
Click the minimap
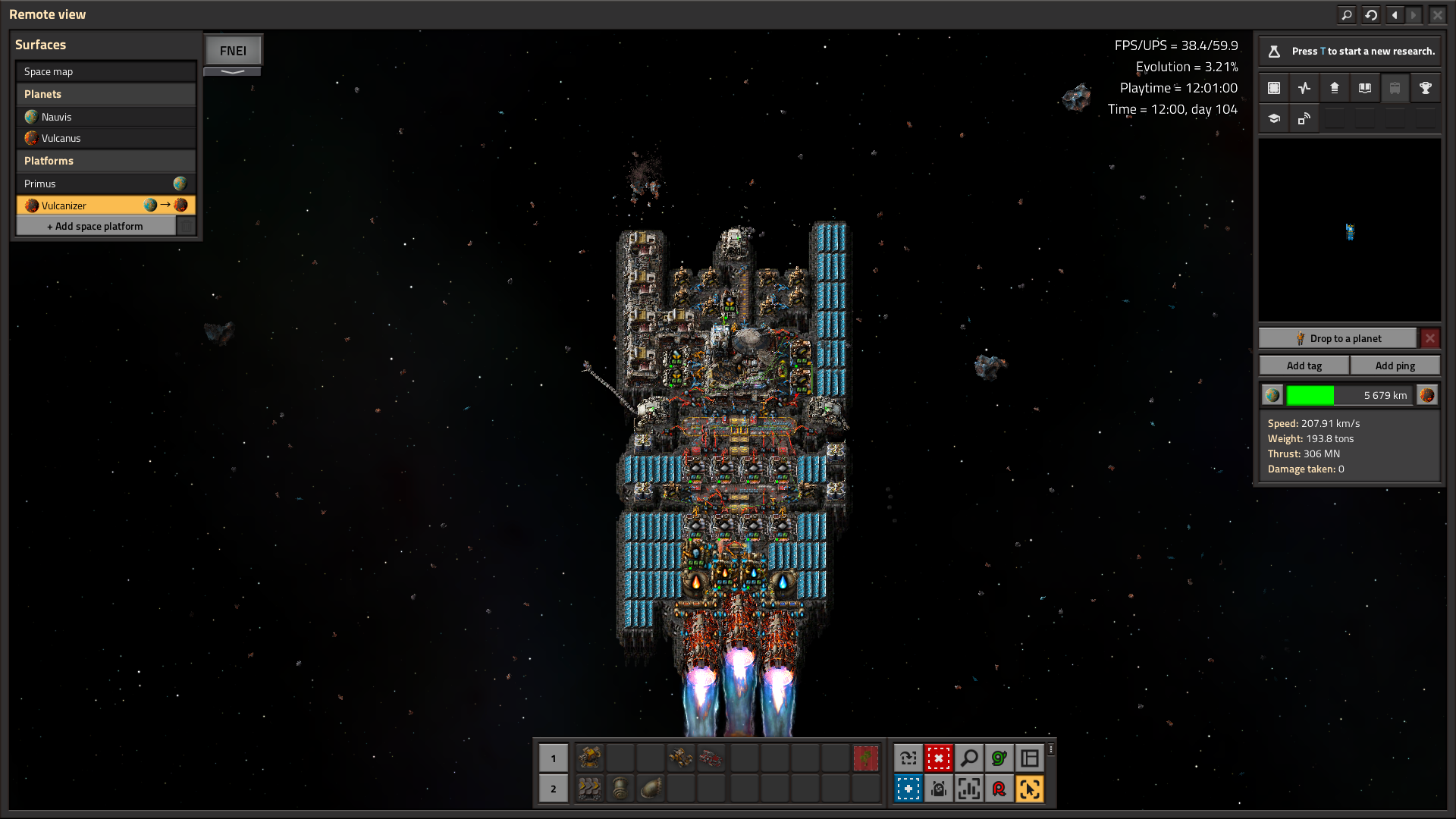coord(1349,231)
